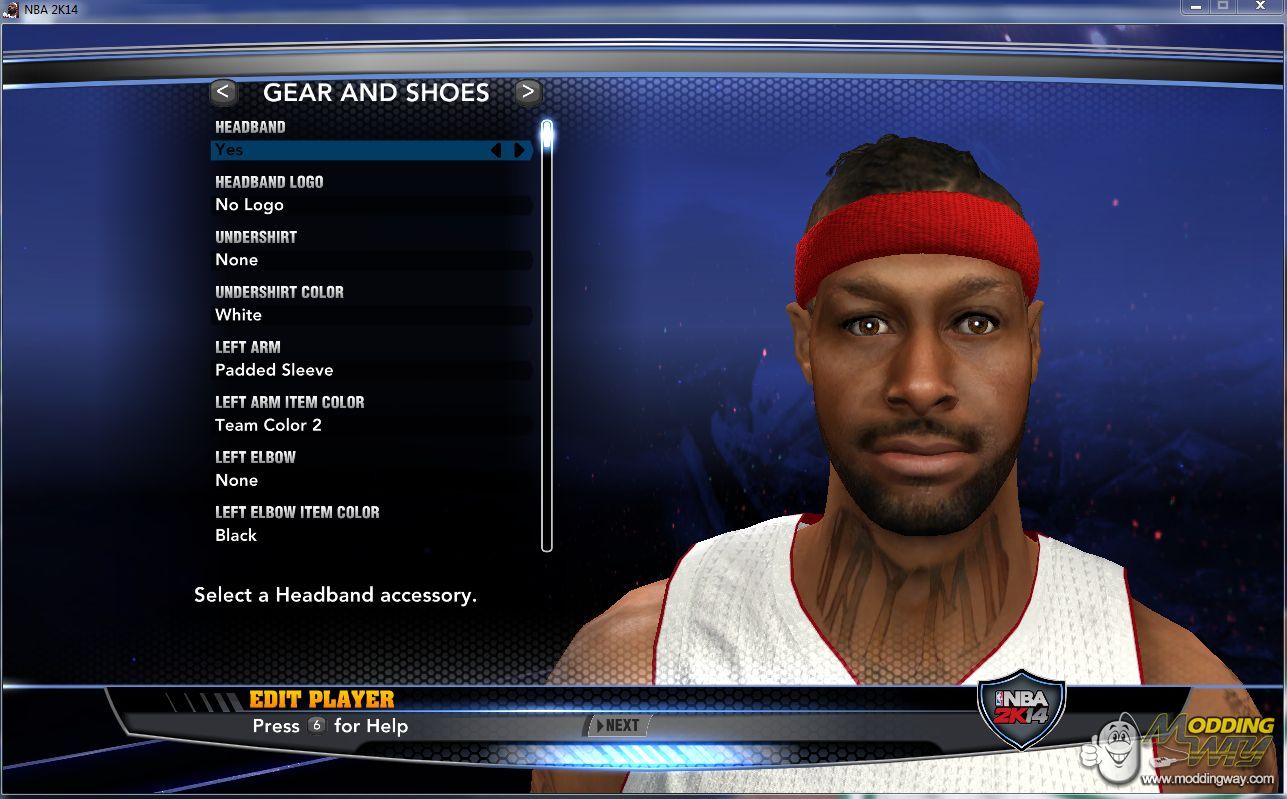Pick the Left Arm Padded Sleeve row
This screenshot has width=1287, height=799.
(370, 370)
